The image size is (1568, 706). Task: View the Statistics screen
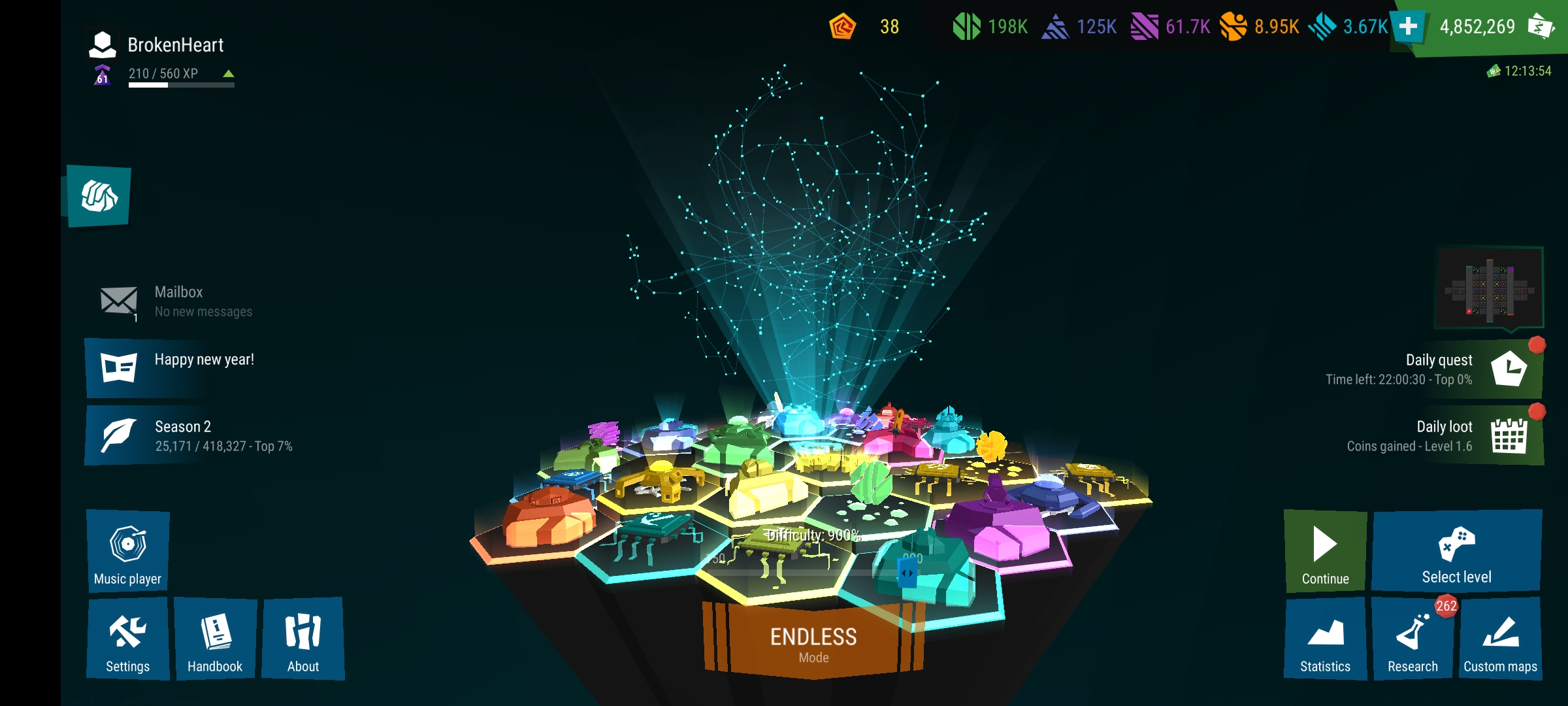[1325, 639]
